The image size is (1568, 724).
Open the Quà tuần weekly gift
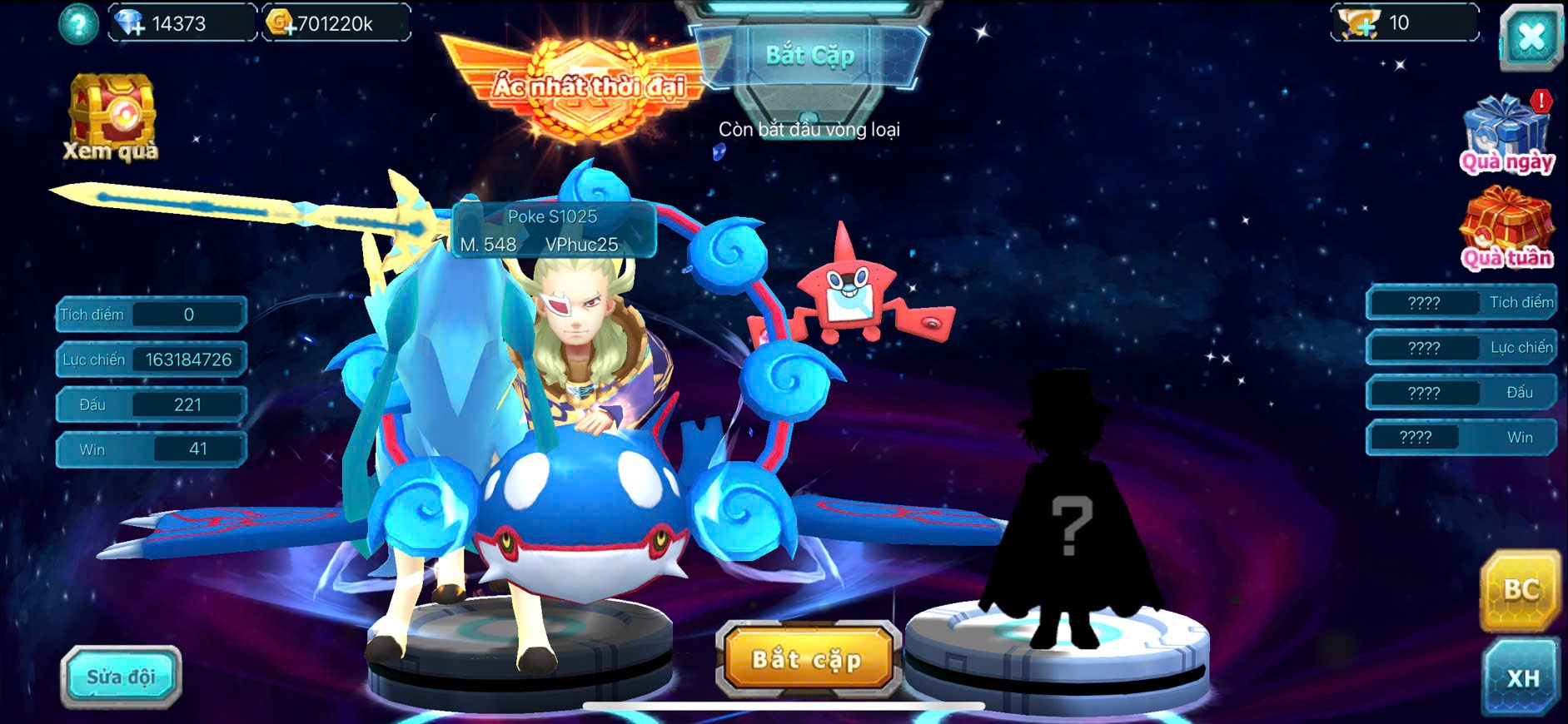pos(1506,228)
